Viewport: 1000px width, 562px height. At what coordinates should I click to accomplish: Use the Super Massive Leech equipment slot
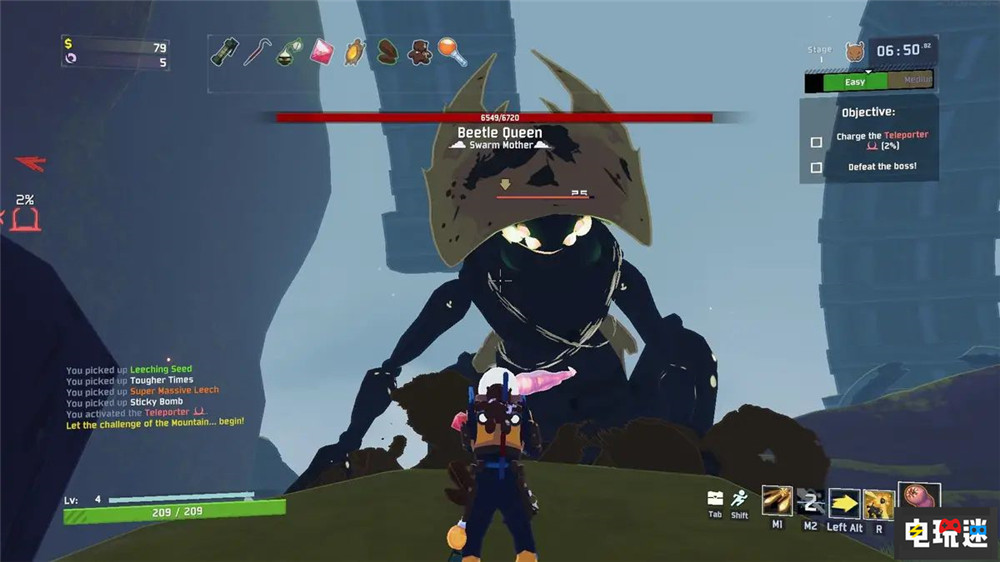click(919, 497)
